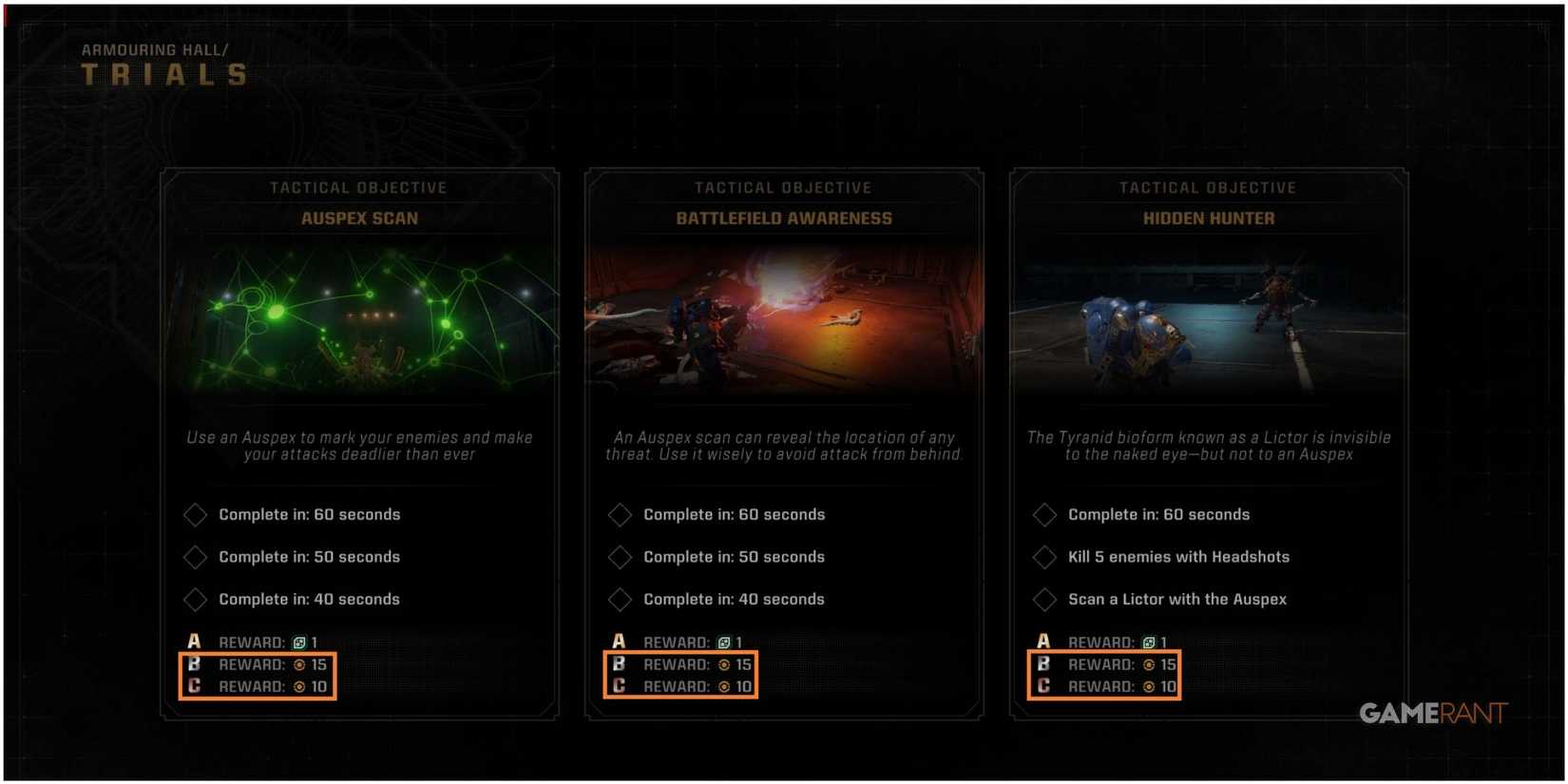Click the requisition coin icon next to Reward B on Auspex Scan

coord(300,665)
